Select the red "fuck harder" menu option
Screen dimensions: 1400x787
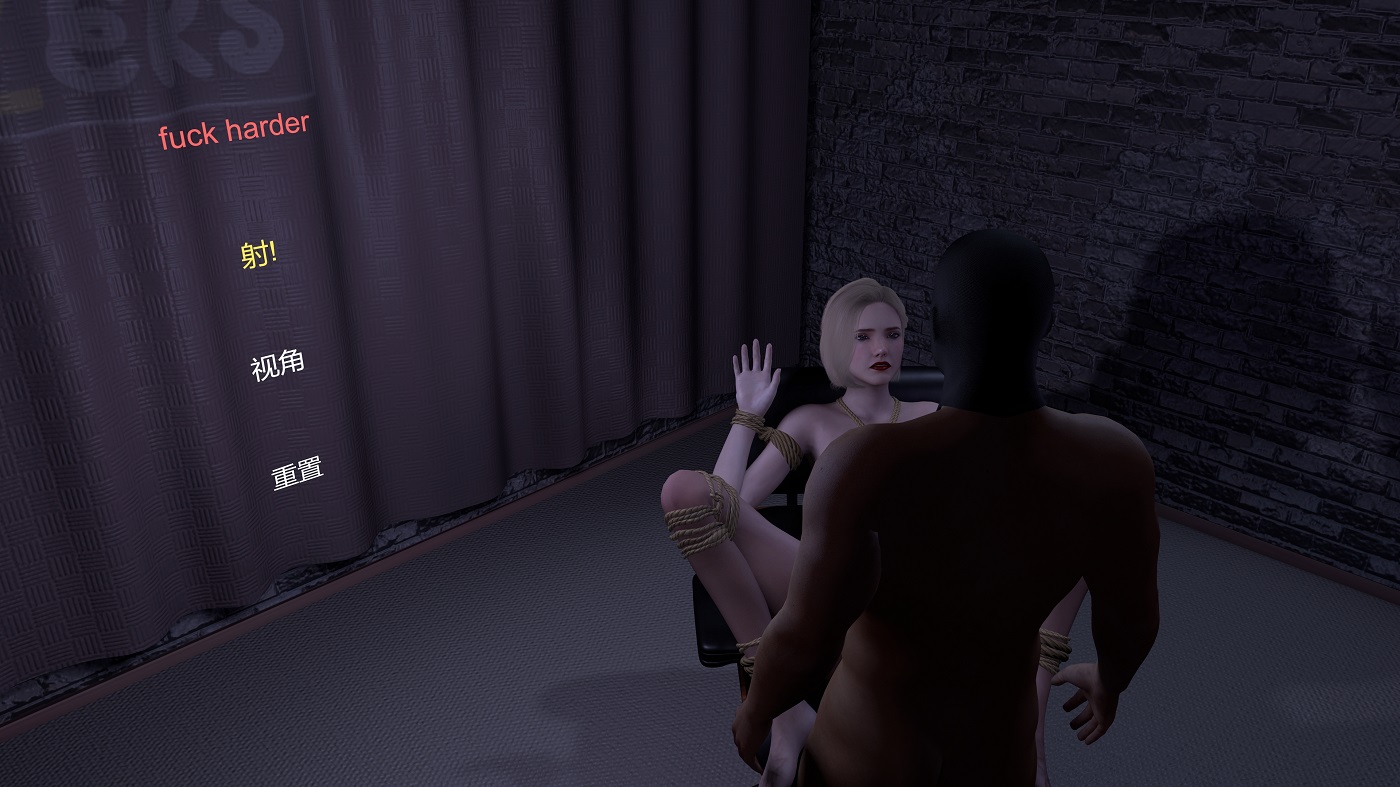click(x=234, y=131)
